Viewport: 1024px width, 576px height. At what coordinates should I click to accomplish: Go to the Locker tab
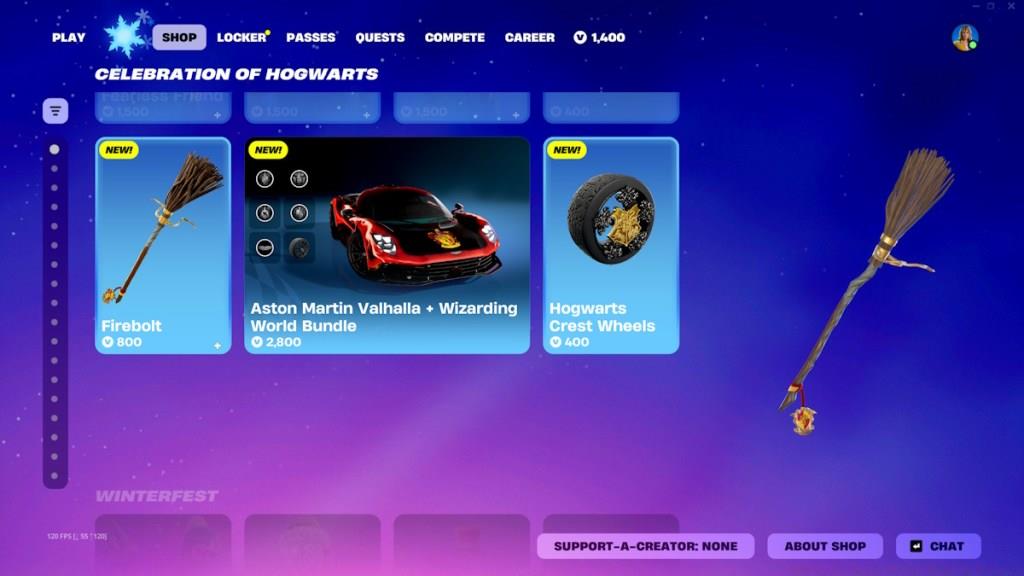(x=241, y=38)
